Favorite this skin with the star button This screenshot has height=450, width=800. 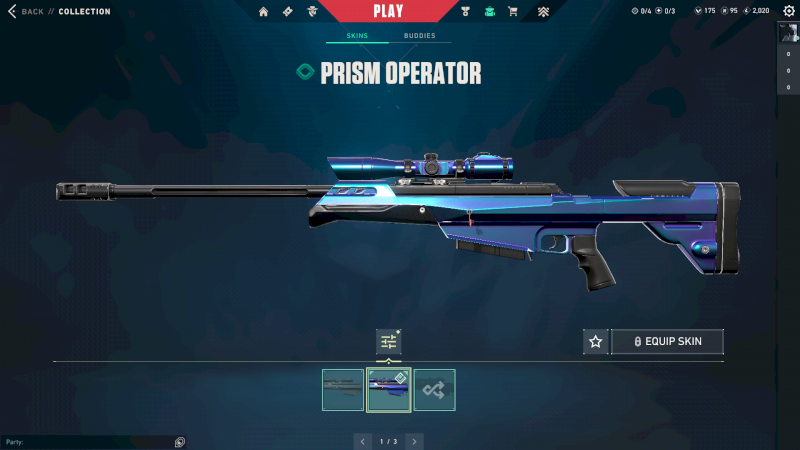coord(596,342)
